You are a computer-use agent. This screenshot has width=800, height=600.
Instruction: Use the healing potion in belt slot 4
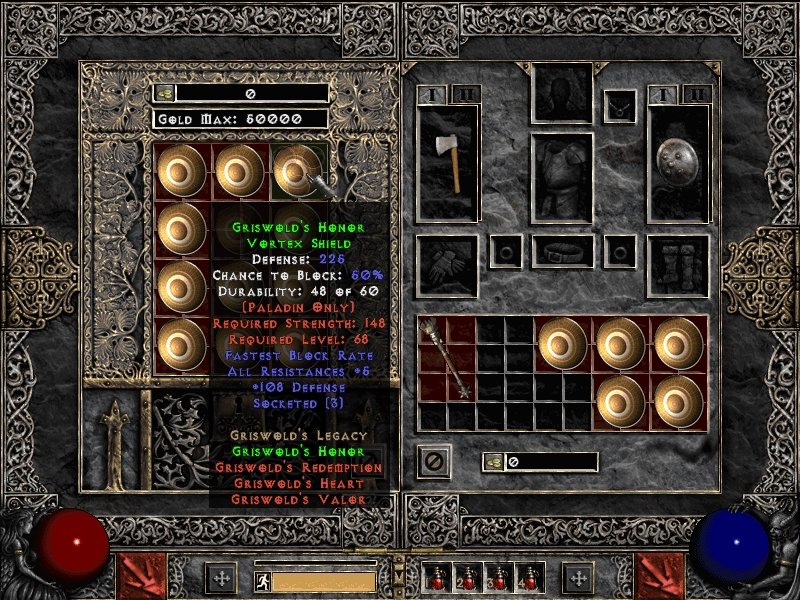pyautogui.click(x=528, y=578)
